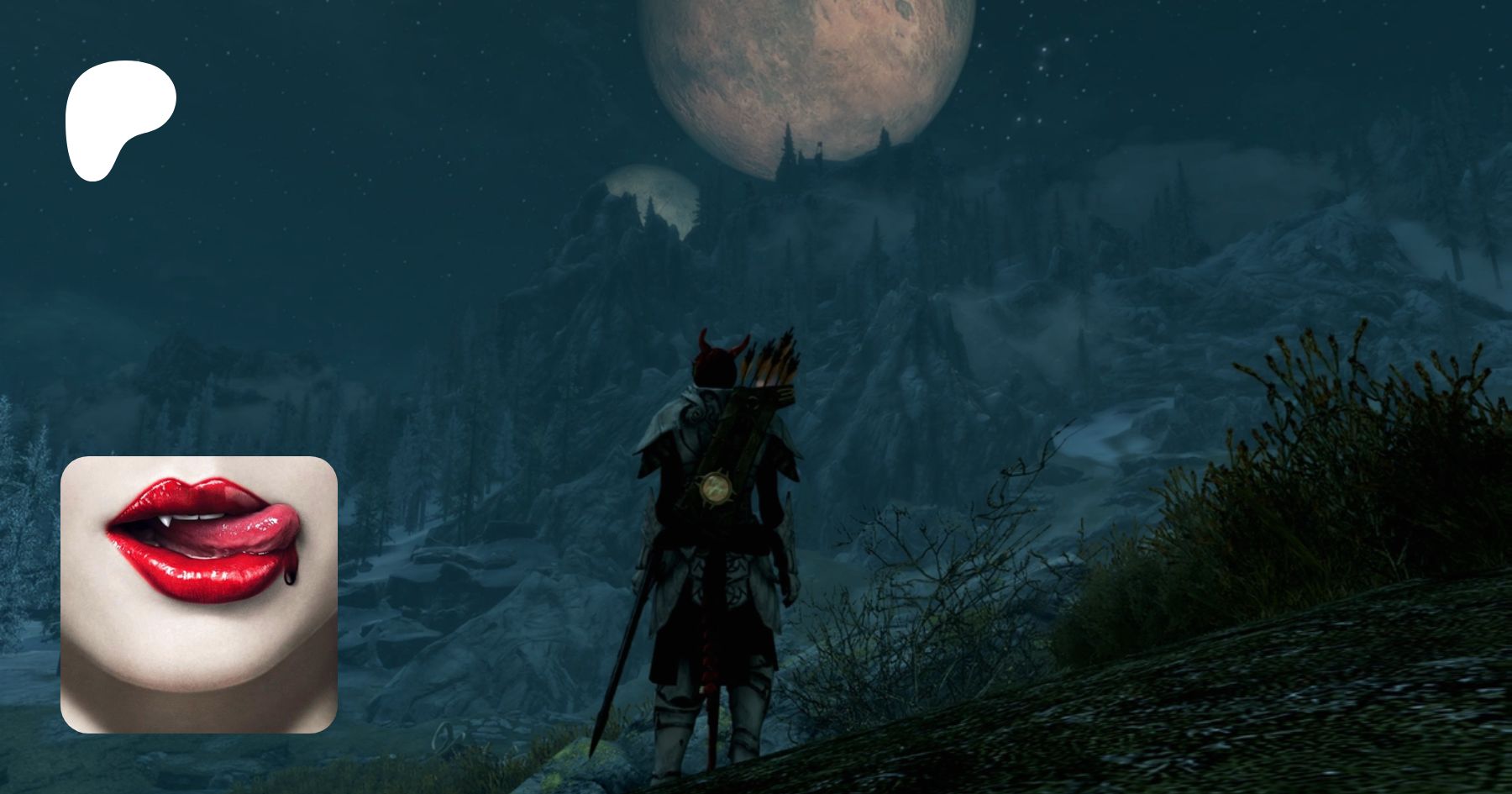Screen dimensions: 1512x794
Task: Click the white Patreon logo
Action: pos(118,116)
